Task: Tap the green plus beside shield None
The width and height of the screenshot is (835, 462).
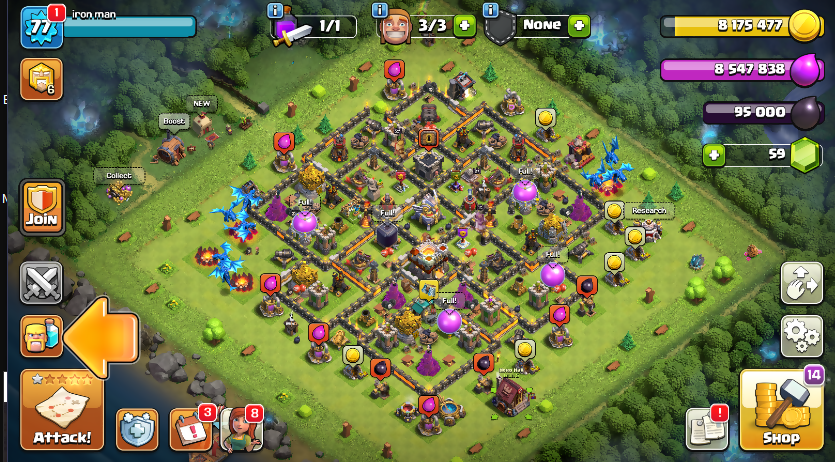Action: [578, 26]
